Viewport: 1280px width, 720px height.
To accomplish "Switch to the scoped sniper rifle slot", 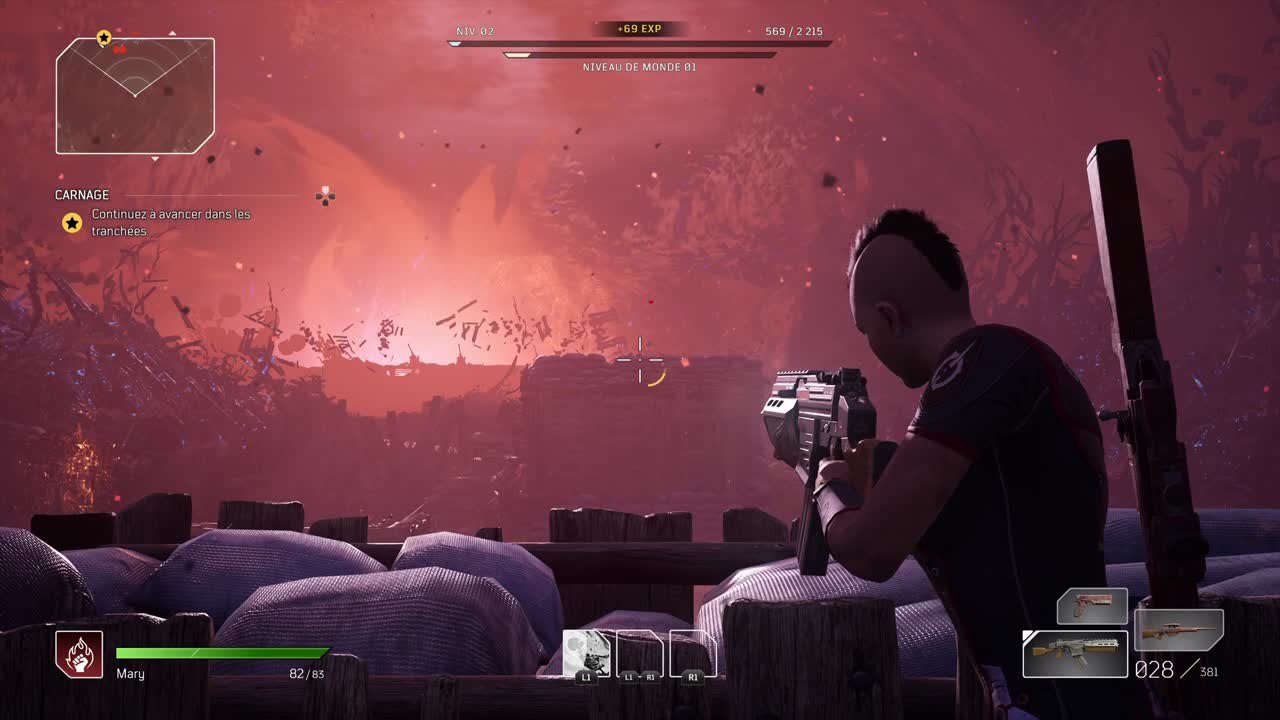I will coord(1179,630).
